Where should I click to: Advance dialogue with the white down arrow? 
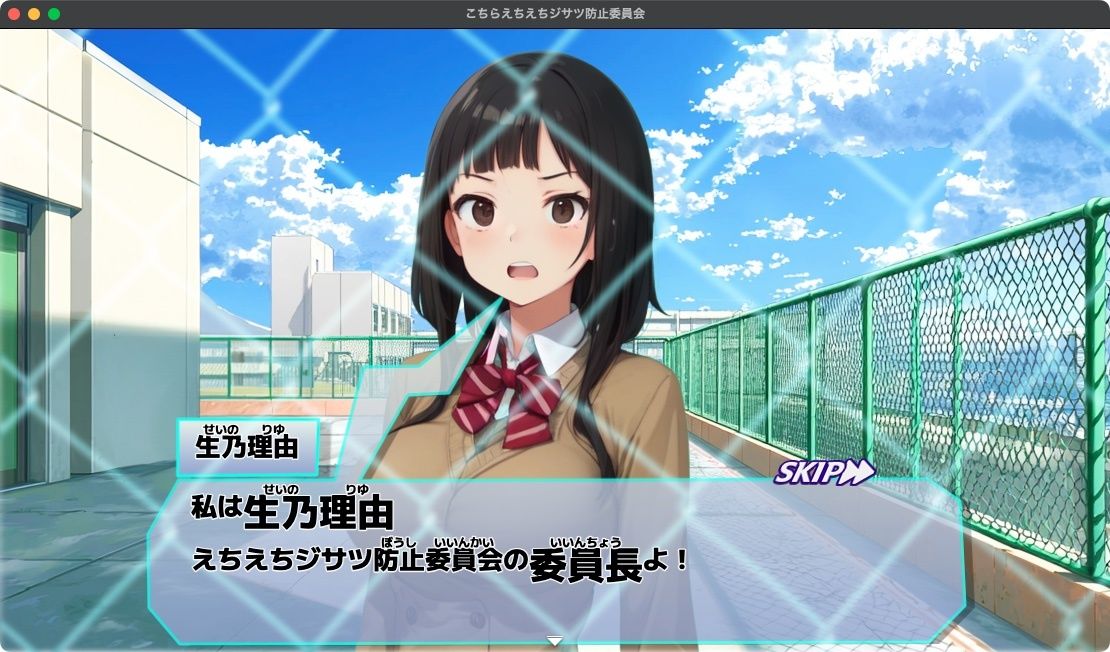pyautogui.click(x=555, y=641)
